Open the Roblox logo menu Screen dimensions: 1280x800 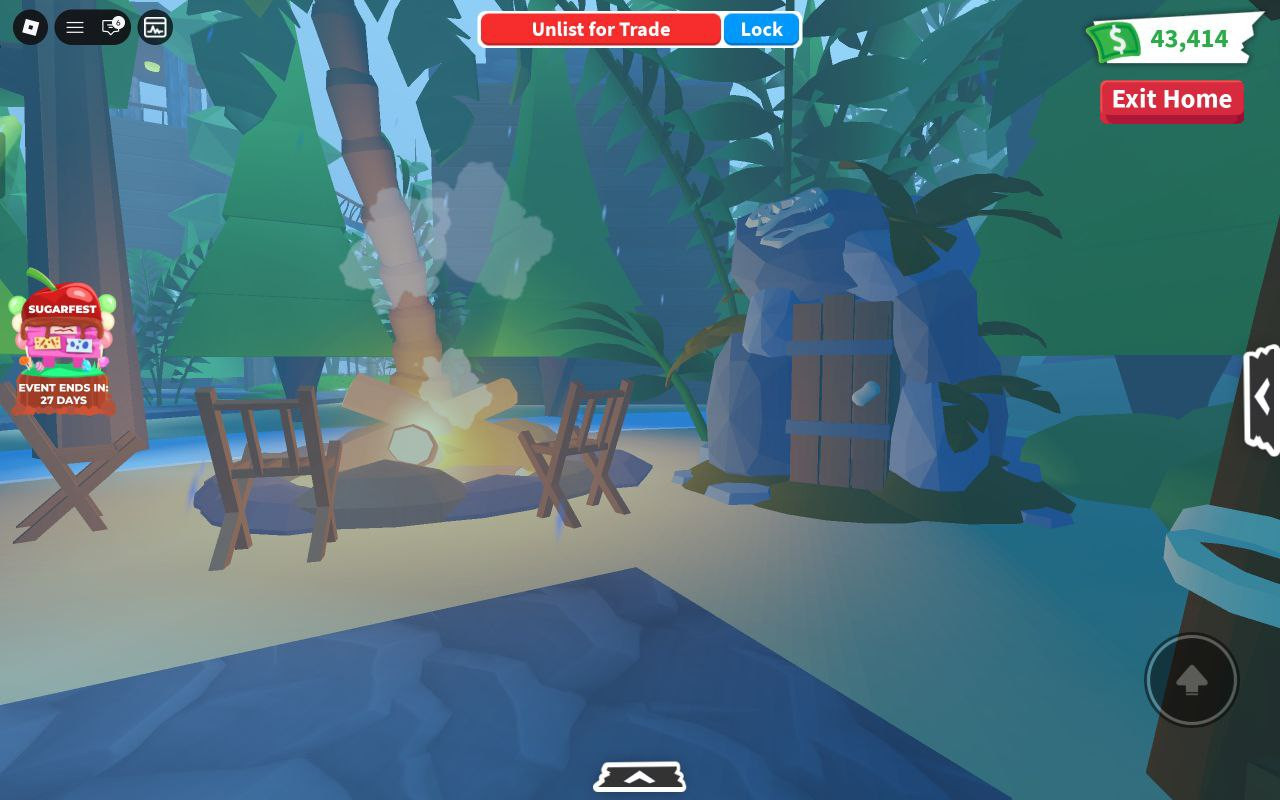pyautogui.click(x=30, y=28)
